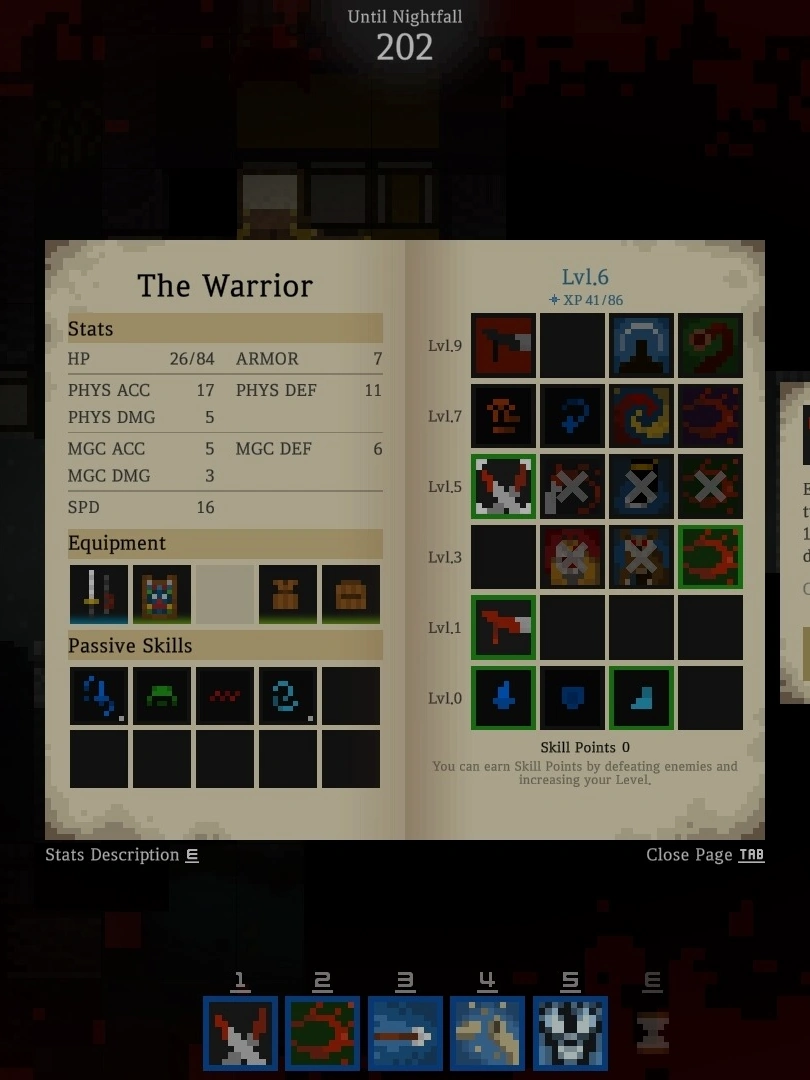This screenshot has height=1080, width=810.
Task: Select the Lvl.3 red ring skill
Action: pyautogui.click(x=710, y=557)
